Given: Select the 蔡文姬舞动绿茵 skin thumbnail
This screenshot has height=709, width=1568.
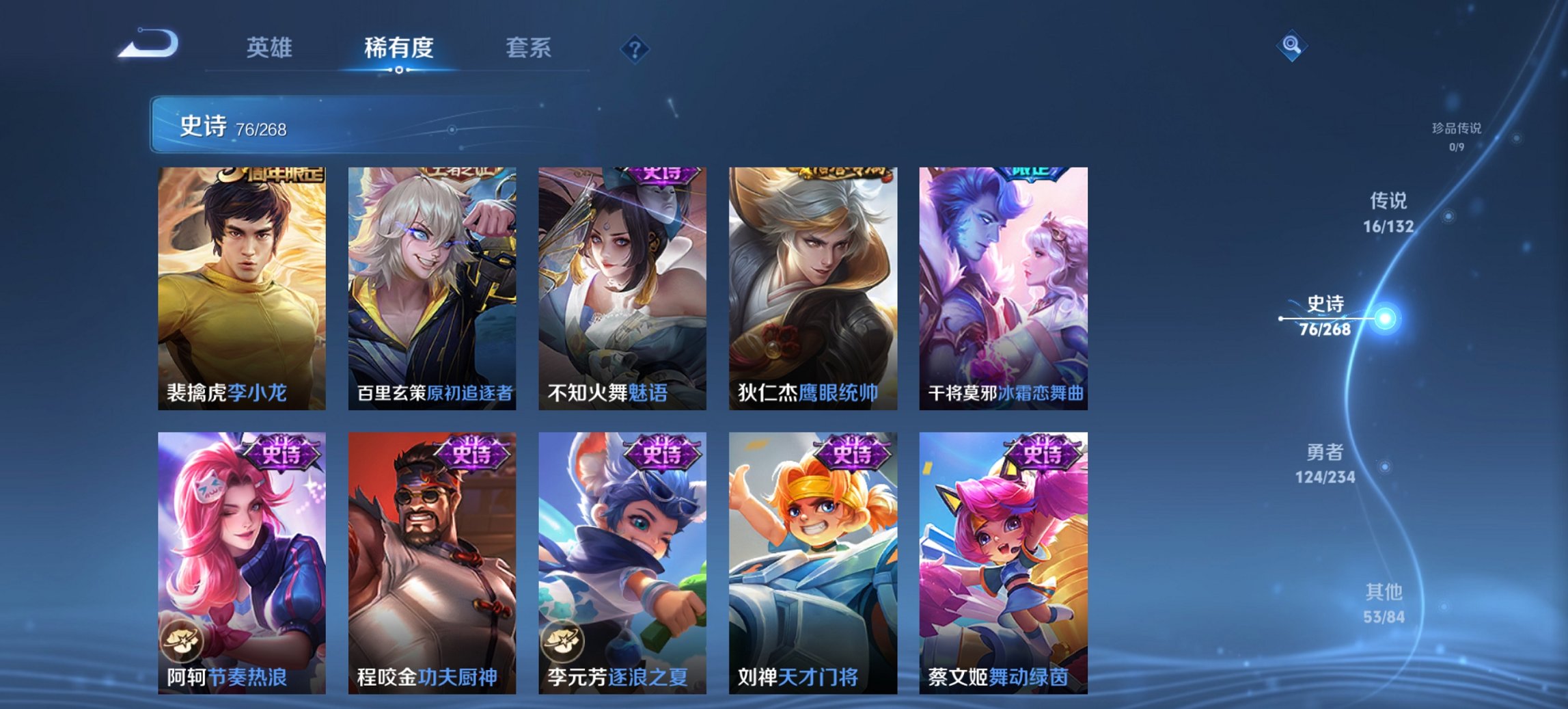Looking at the screenshot, I should [x=1004, y=567].
